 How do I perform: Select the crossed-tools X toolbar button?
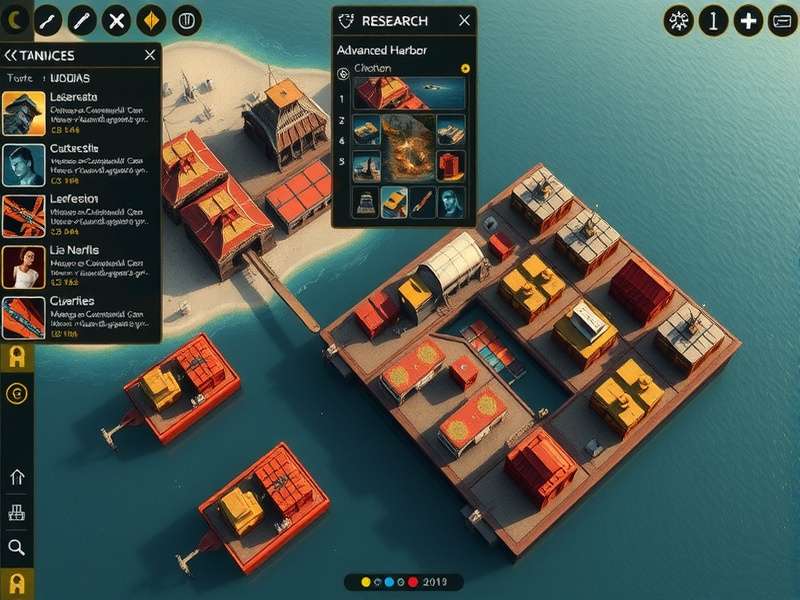pos(117,19)
